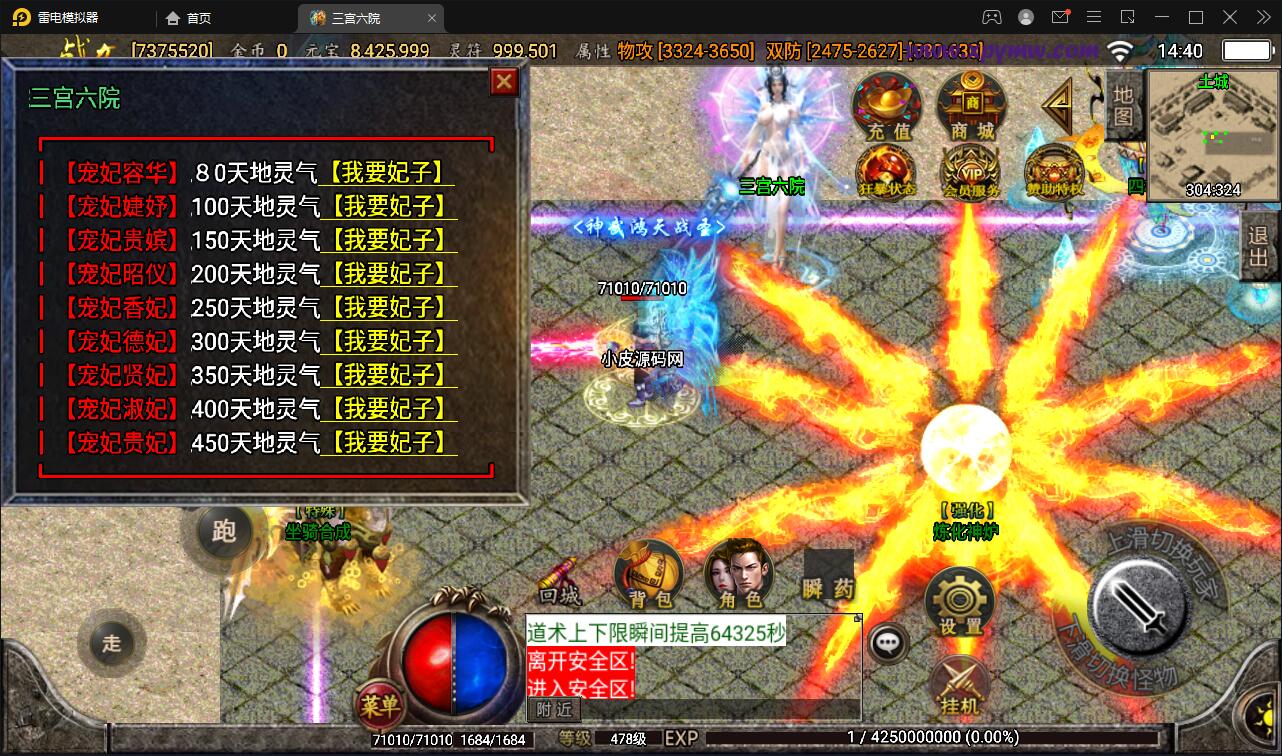Open the 设置 settings gear icon
This screenshot has height=756, width=1282.
pos(959,600)
